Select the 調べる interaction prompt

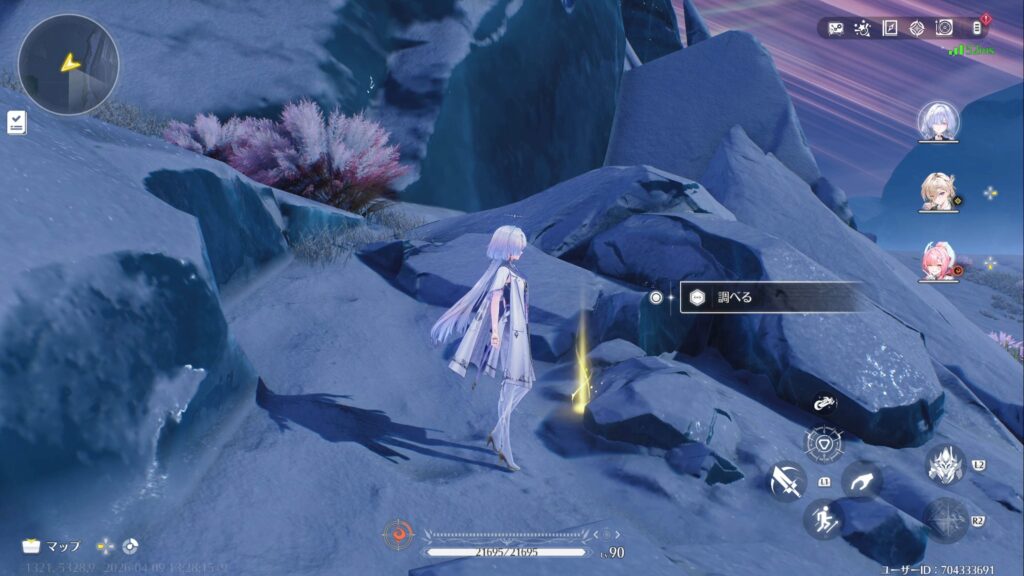click(770, 297)
